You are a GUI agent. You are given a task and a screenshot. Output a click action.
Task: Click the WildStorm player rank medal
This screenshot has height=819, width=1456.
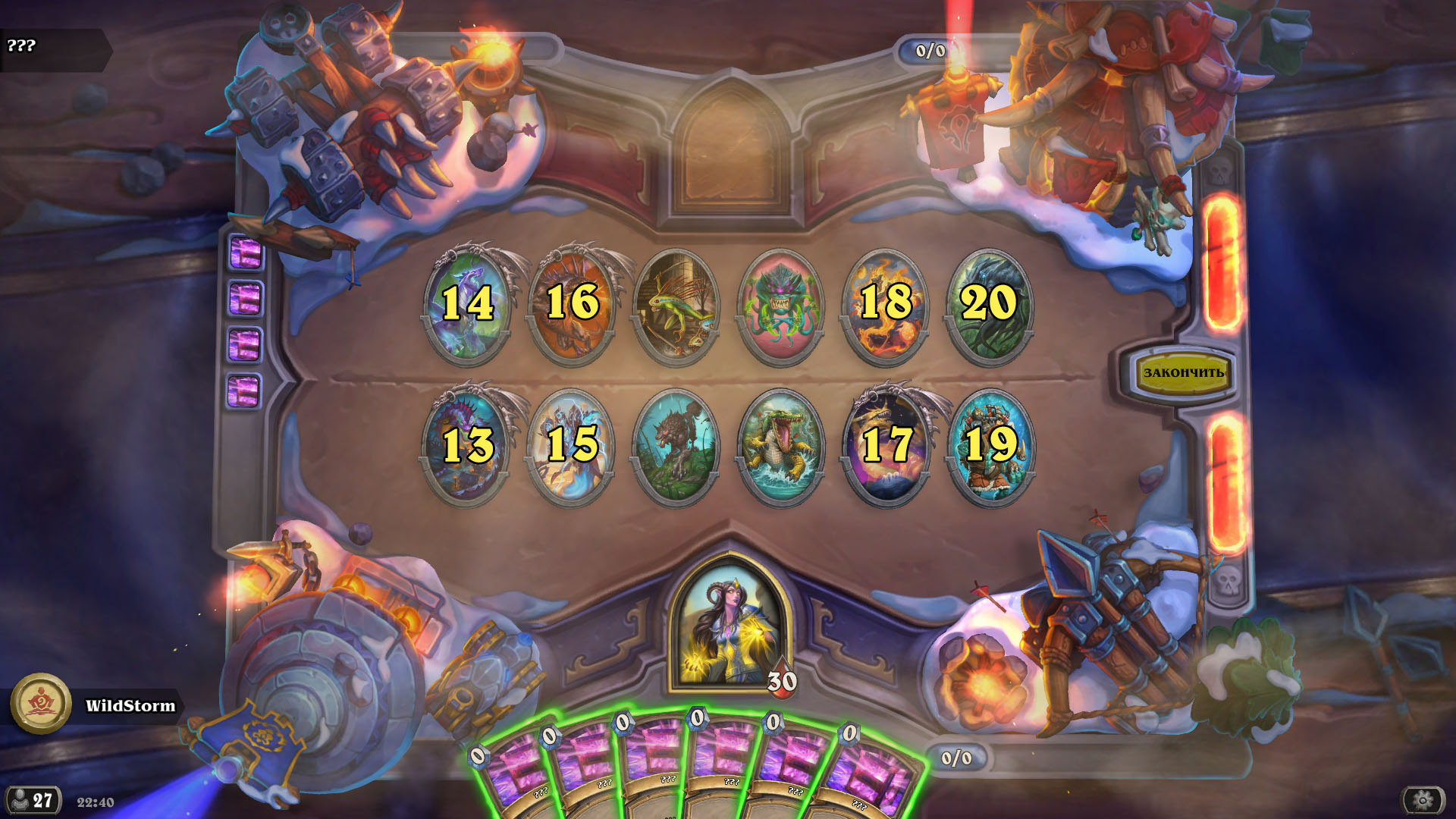(x=41, y=704)
